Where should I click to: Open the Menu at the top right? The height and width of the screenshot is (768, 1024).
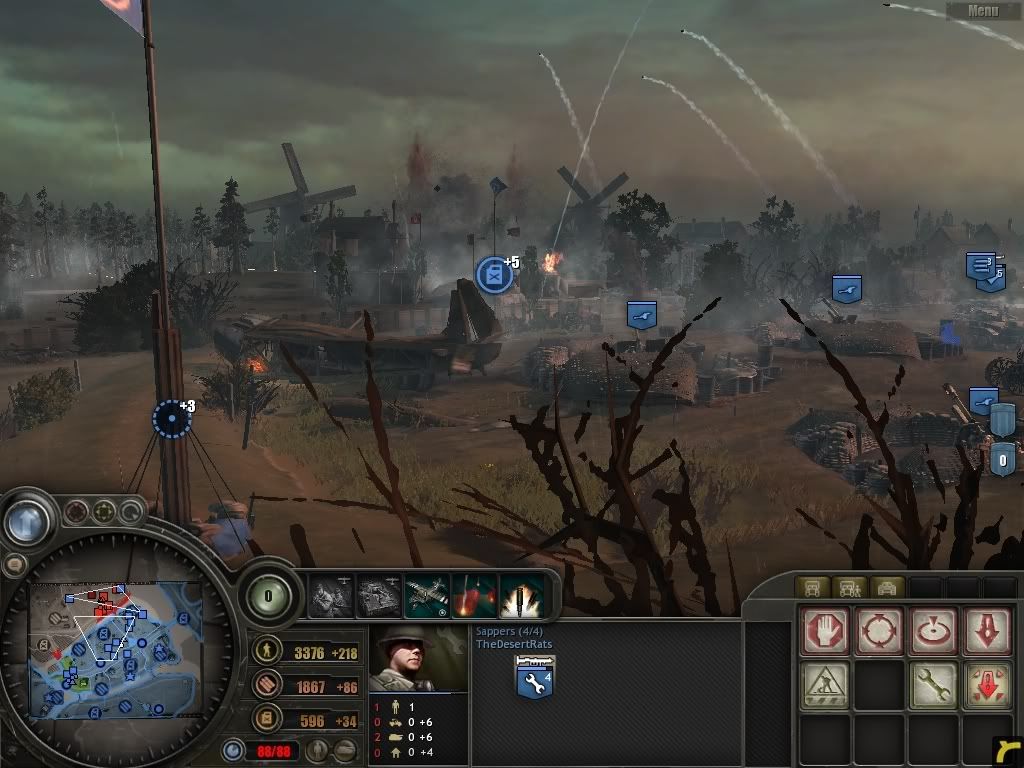click(983, 11)
